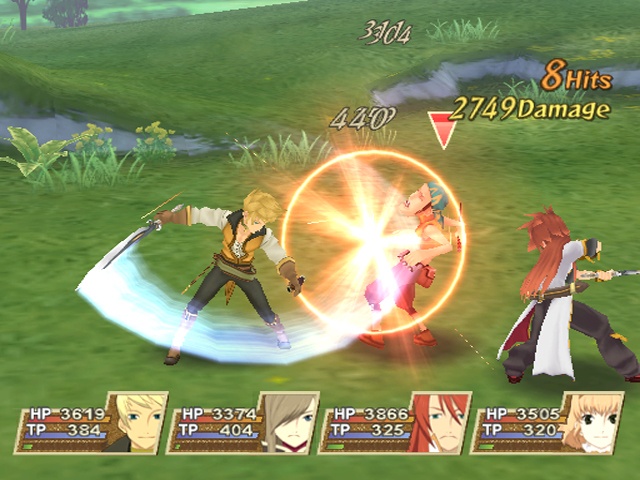The image size is (640, 480).
Task: Click the red target marker above enemy
Action: point(441,129)
